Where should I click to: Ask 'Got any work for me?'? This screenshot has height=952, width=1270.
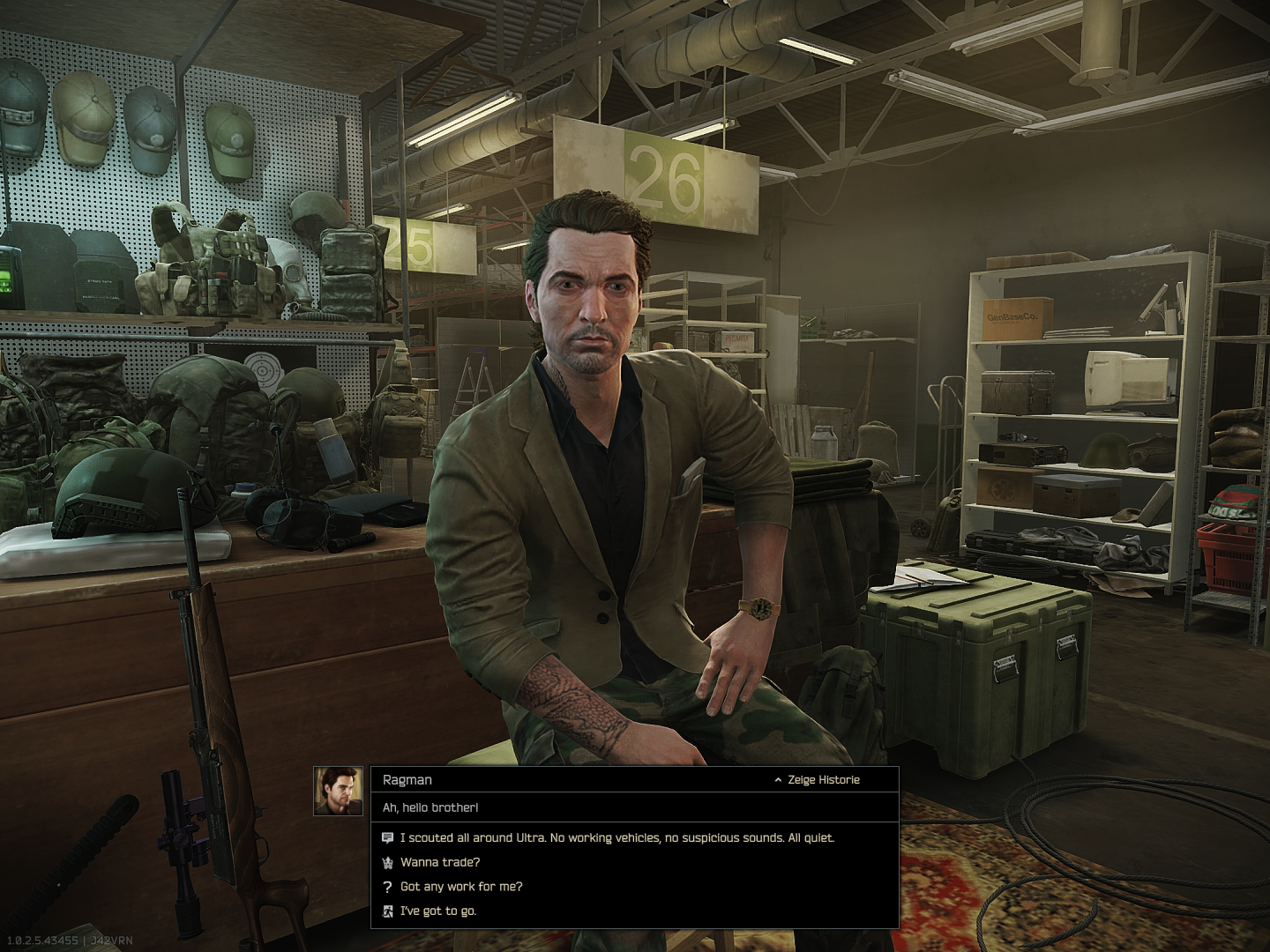click(461, 887)
